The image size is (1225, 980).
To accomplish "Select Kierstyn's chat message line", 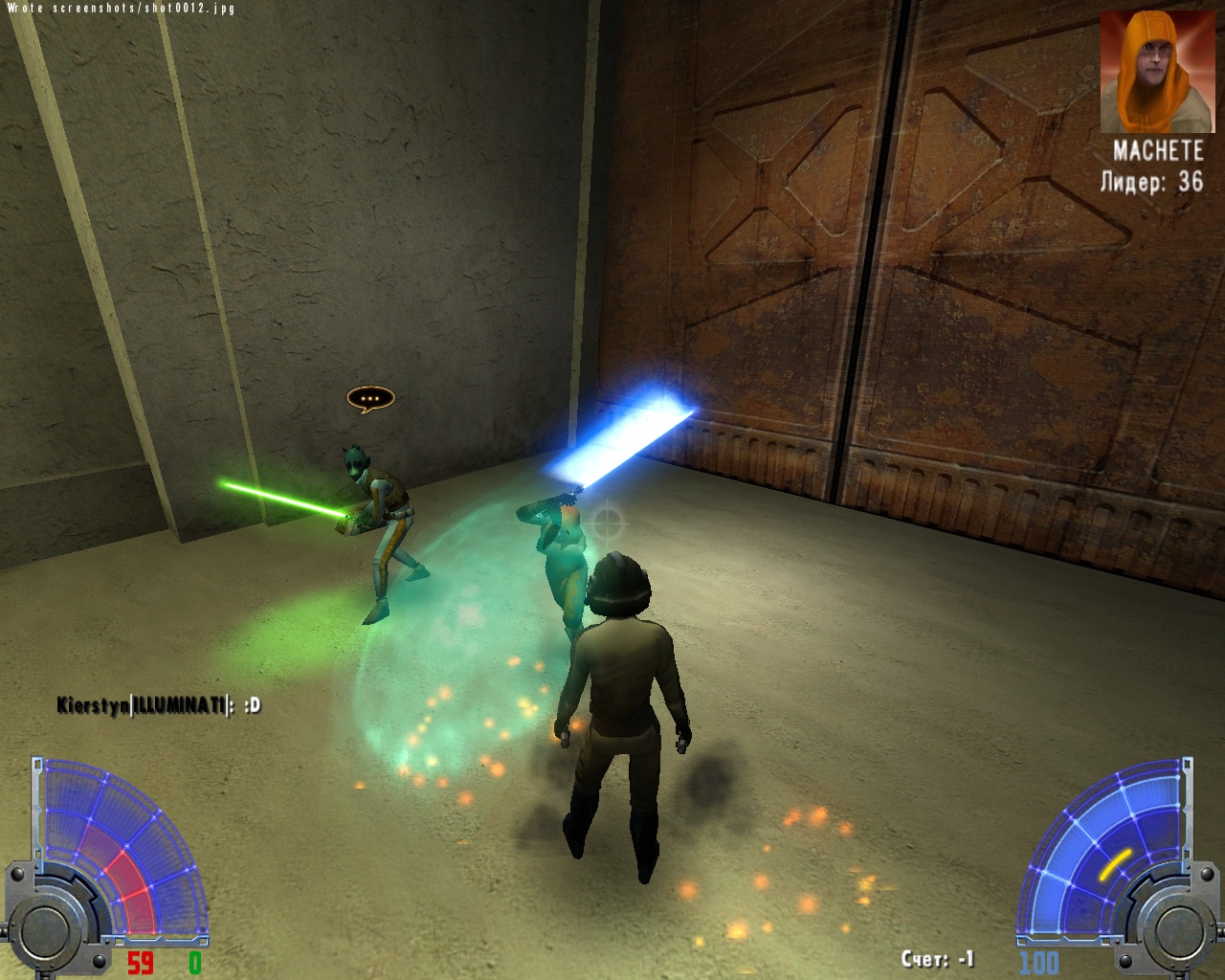I will click(158, 706).
